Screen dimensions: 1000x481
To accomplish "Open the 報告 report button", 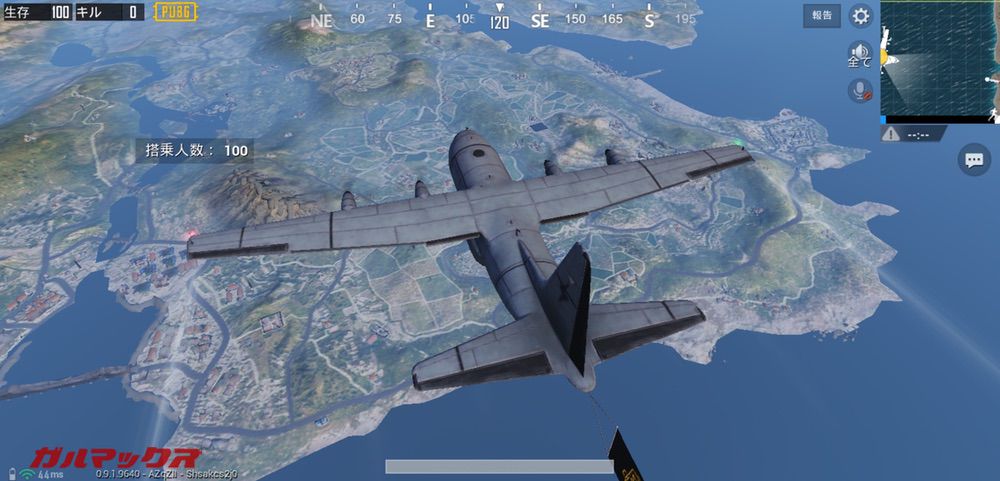I will 821,16.
